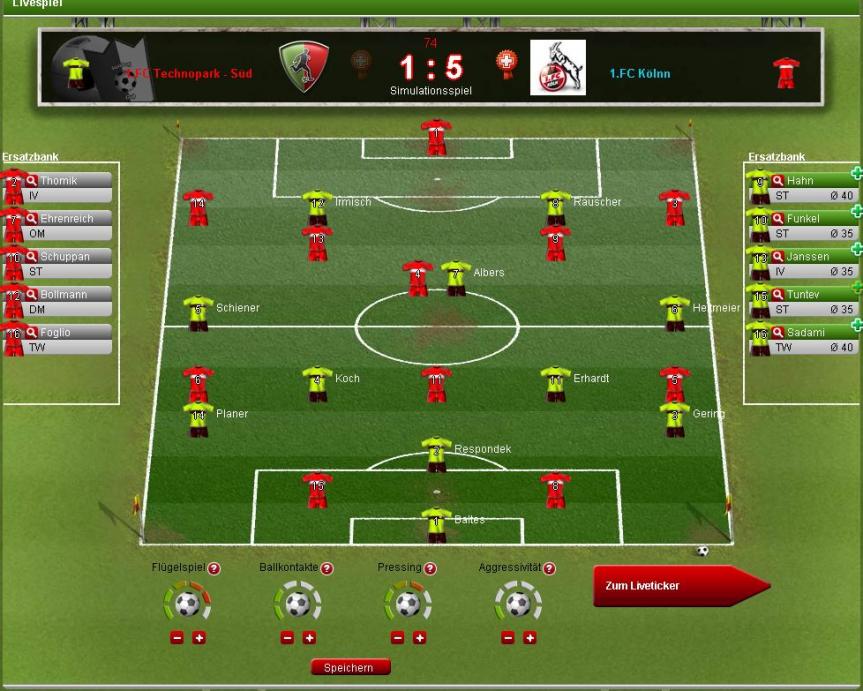Inspect Thomik using the magnifier icon
The height and width of the screenshot is (691, 863).
(x=31, y=181)
